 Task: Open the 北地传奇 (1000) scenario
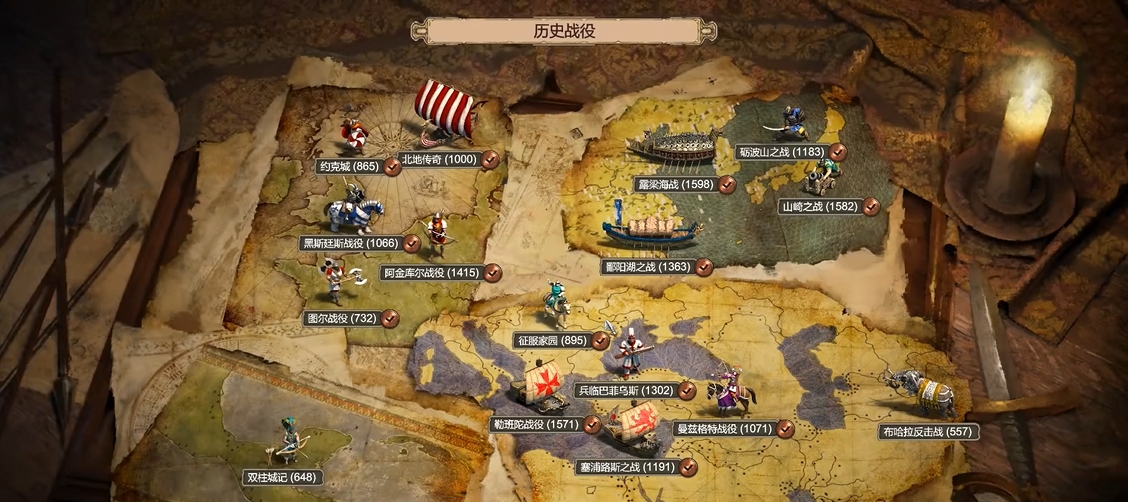click(x=438, y=159)
